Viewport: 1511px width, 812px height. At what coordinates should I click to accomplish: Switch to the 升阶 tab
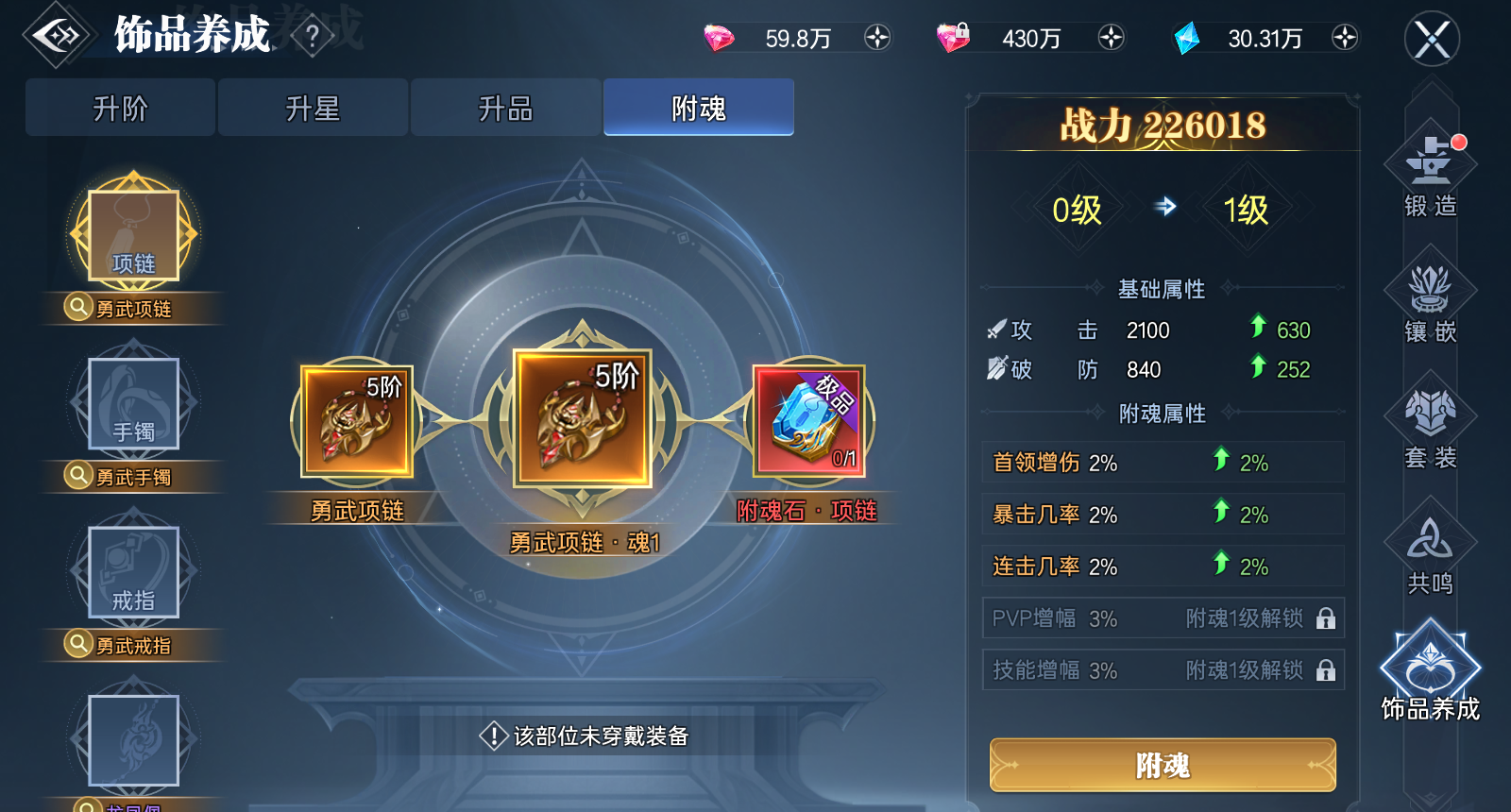tap(120, 108)
